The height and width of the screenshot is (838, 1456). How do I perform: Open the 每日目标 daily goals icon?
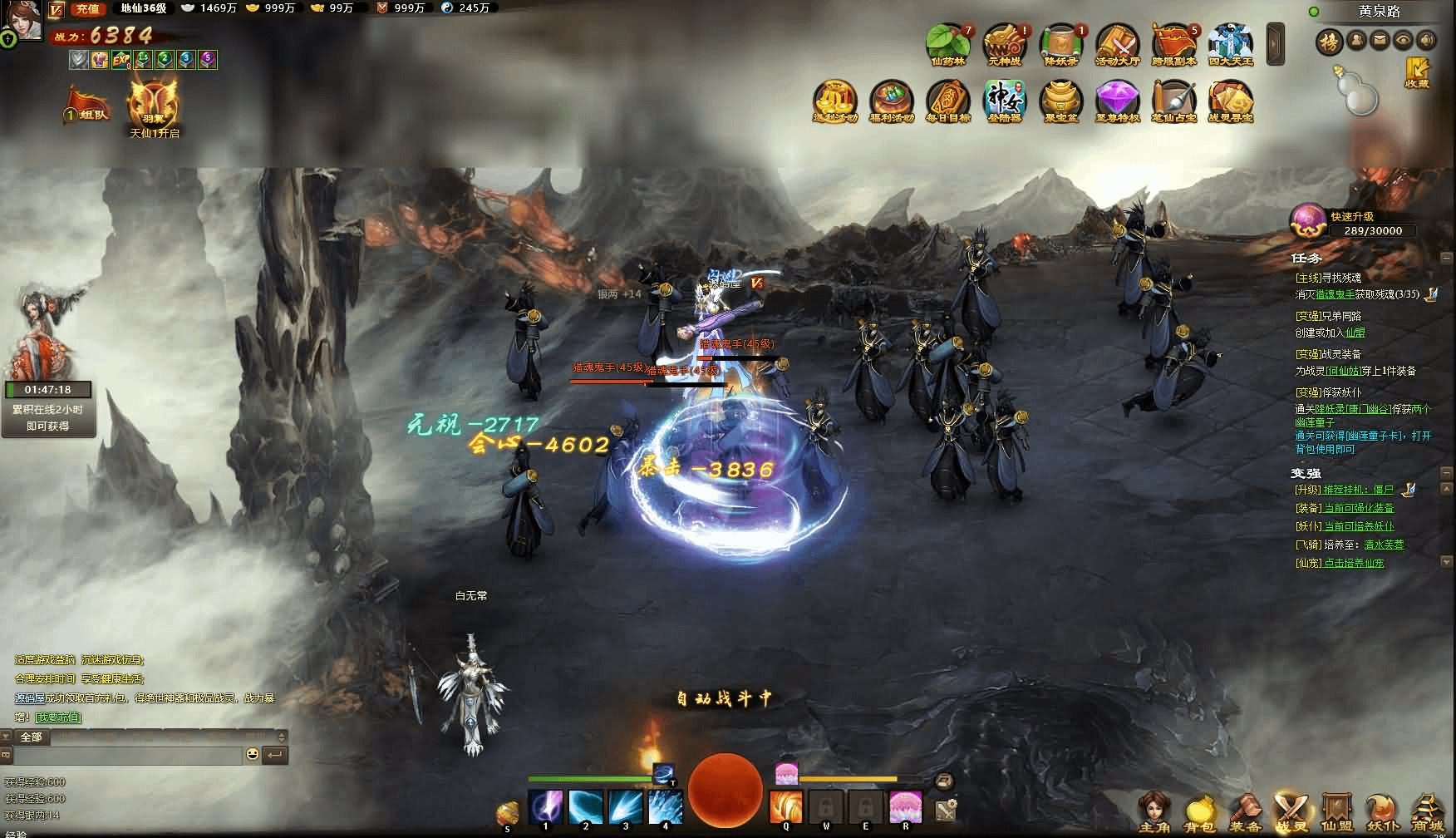[947, 101]
